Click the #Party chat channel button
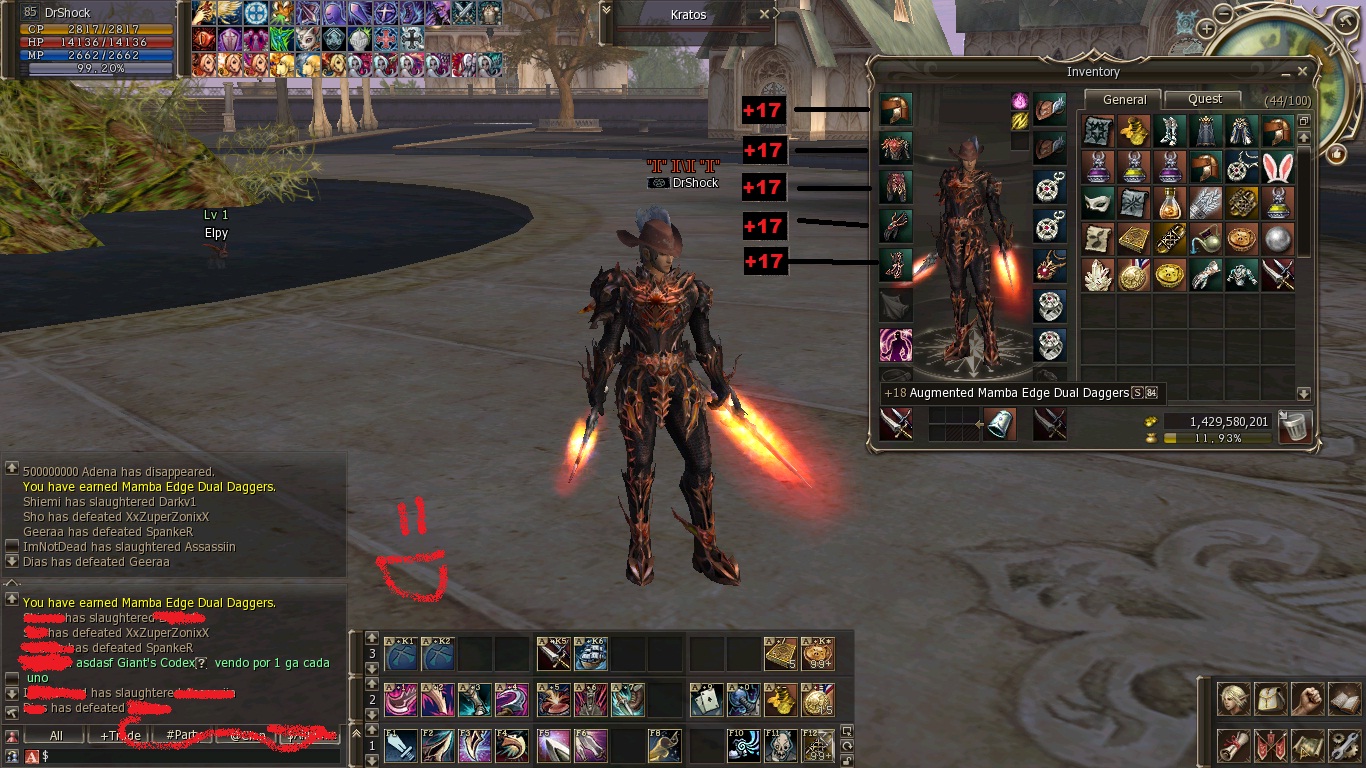 [x=180, y=735]
